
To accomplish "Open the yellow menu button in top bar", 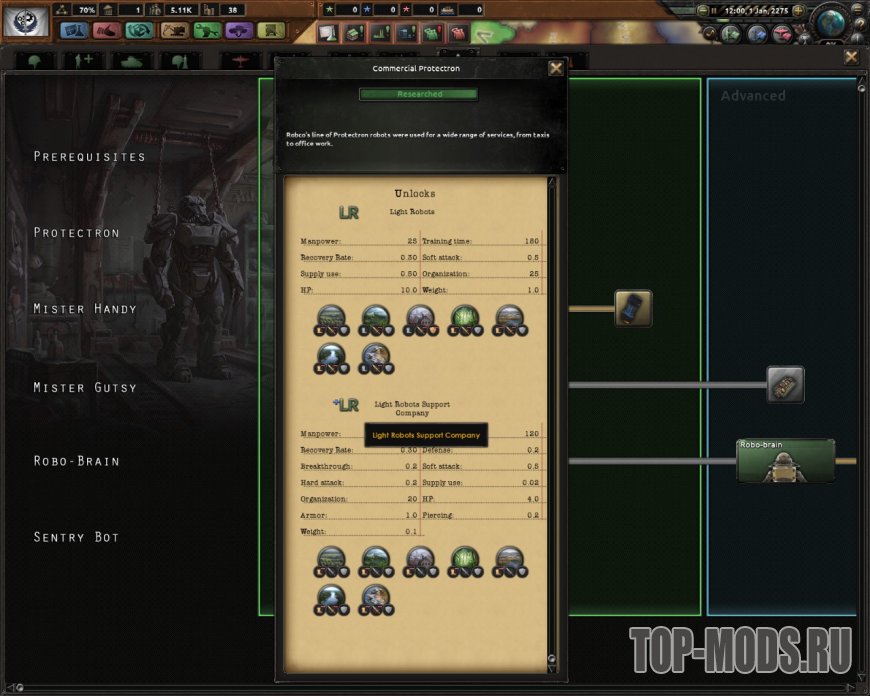I will click(270, 31).
